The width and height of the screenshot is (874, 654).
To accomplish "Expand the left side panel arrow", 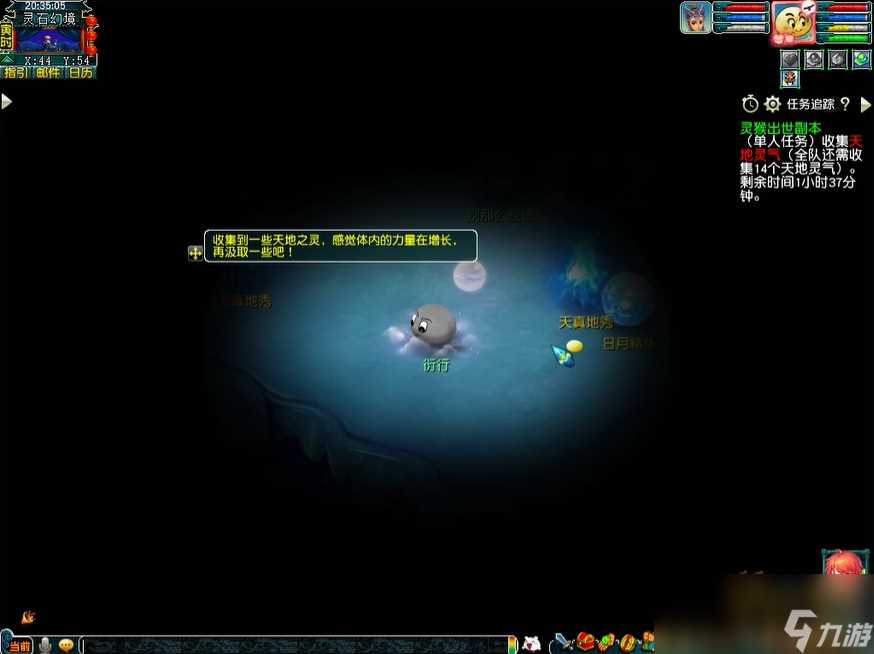I will (6, 101).
